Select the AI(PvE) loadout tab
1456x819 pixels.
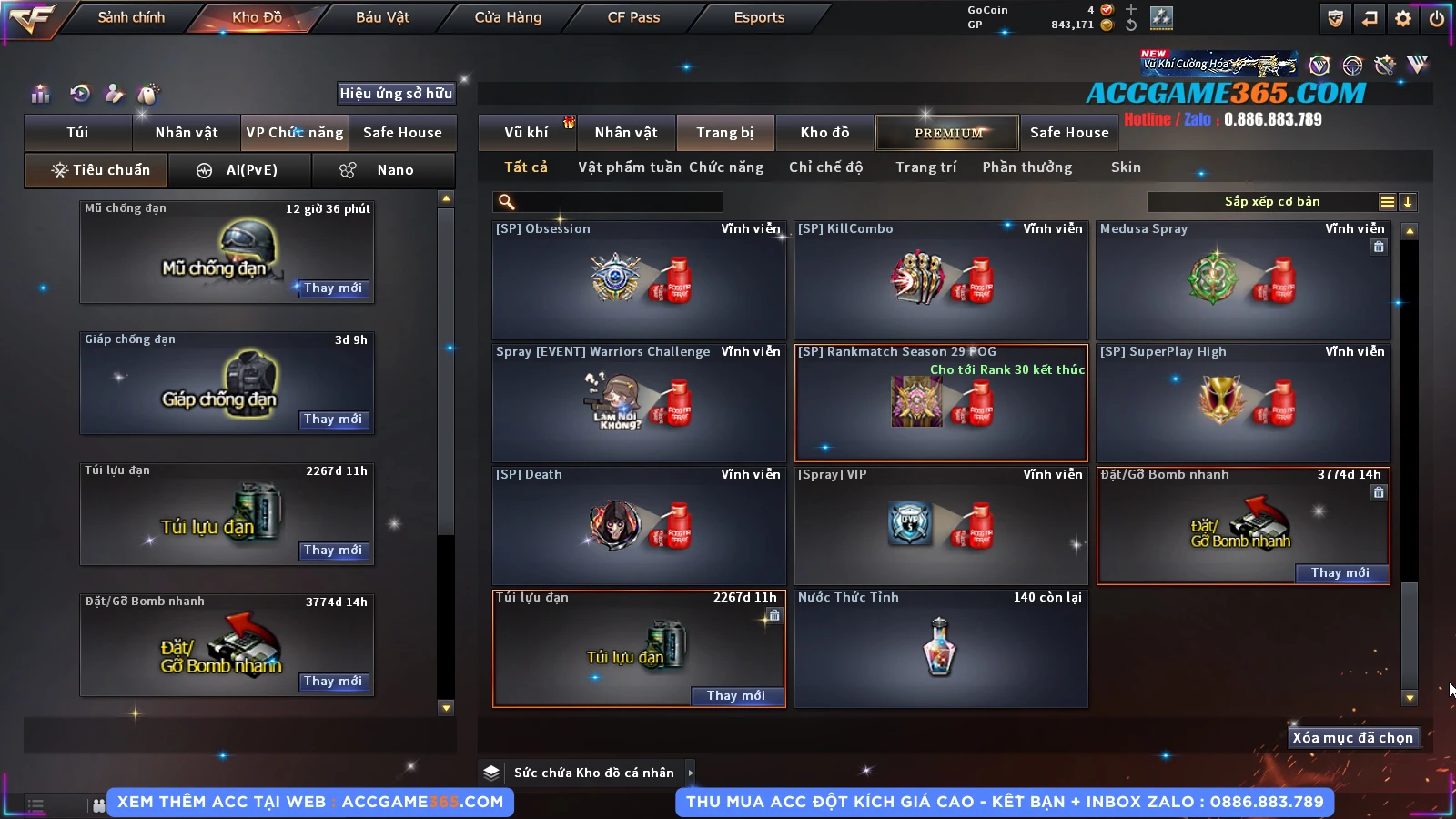point(240,170)
